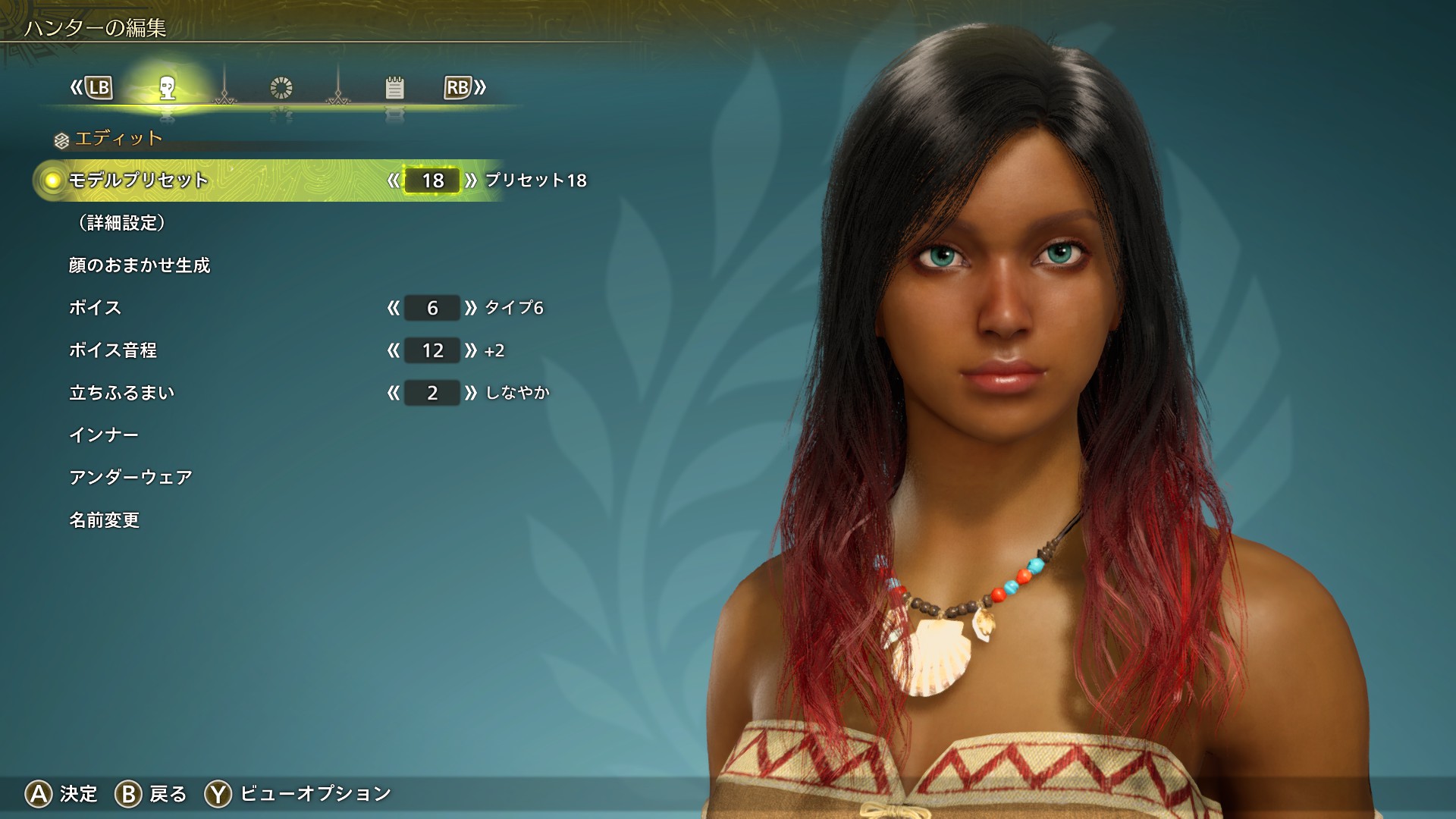Viewport: 1456px width, 819px height.
Task: Switch to the head icon hunter tab
Action: (168, 88)
